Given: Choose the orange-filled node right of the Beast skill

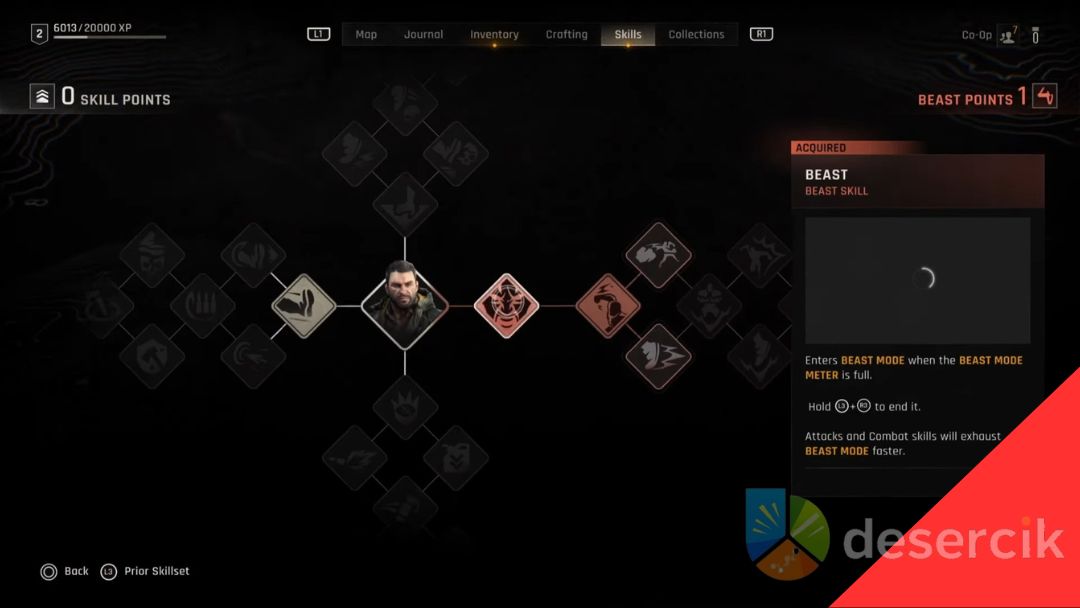Looking at the screenshot, I should point(608,306).
